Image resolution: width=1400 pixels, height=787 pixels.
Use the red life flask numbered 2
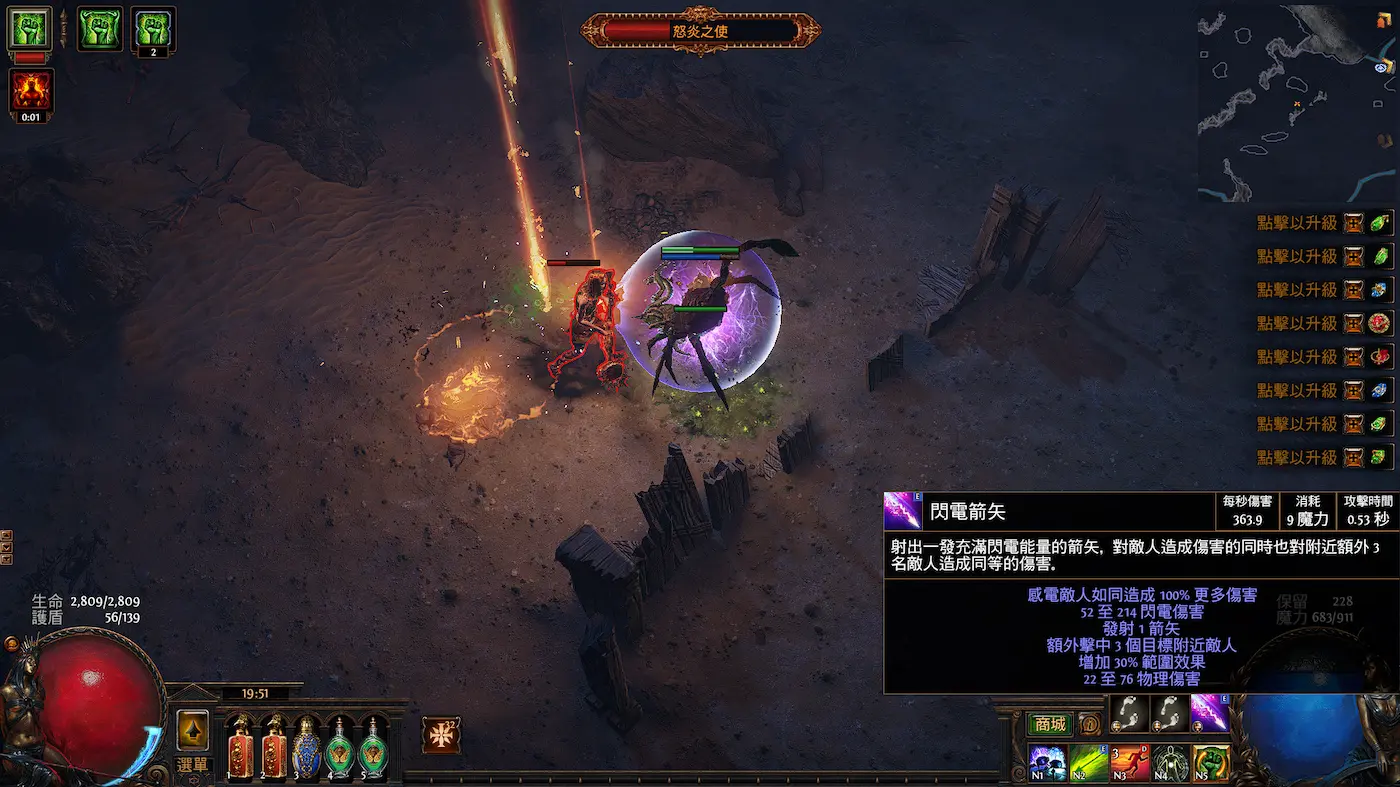(x=274, y=748)
